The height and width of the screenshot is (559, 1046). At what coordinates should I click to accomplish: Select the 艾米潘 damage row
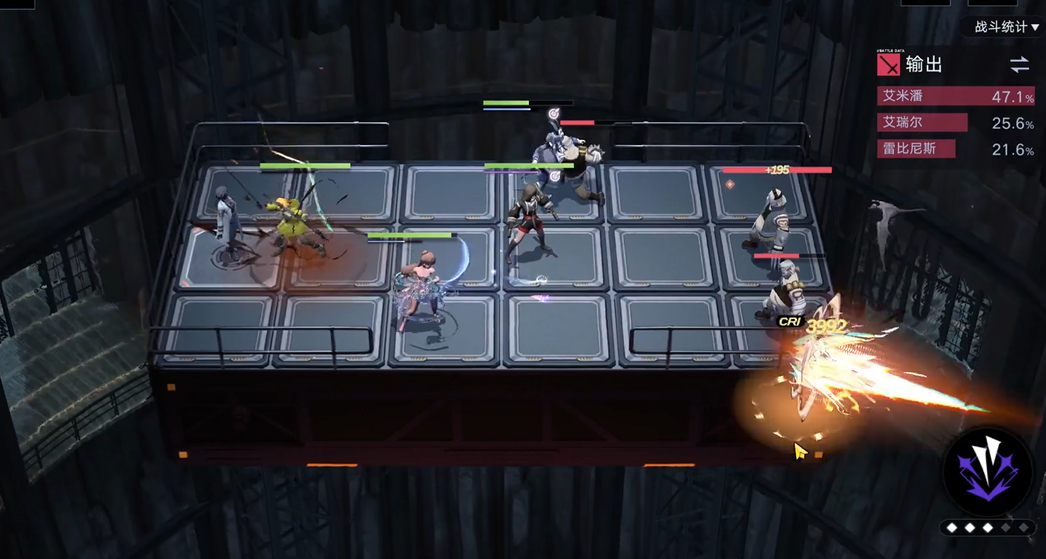click(x=955, y=97)
